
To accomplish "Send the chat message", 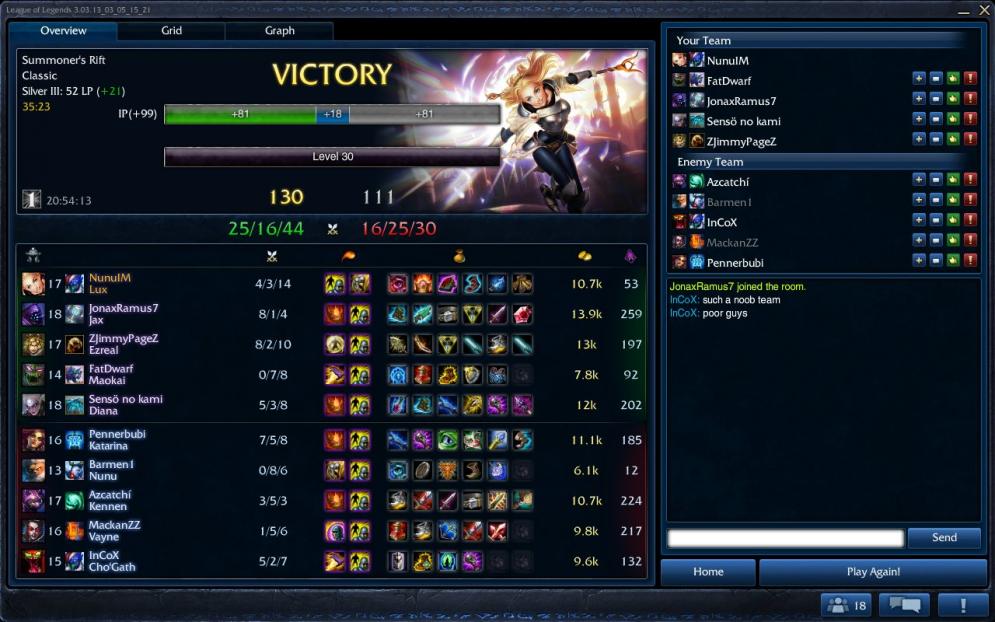I will click(x=944, y=538).
